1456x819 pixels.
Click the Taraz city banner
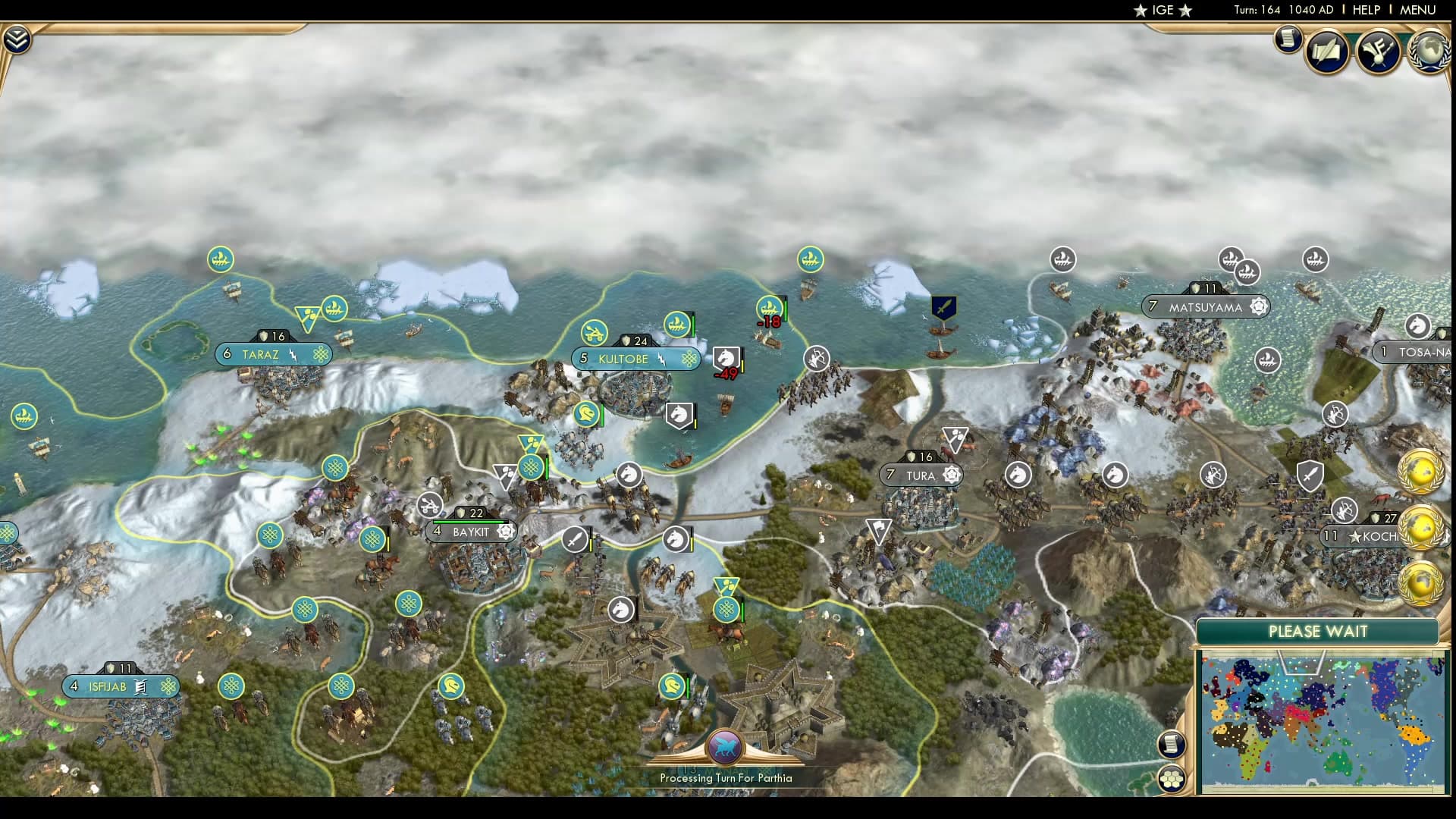[x=273, y=353]
